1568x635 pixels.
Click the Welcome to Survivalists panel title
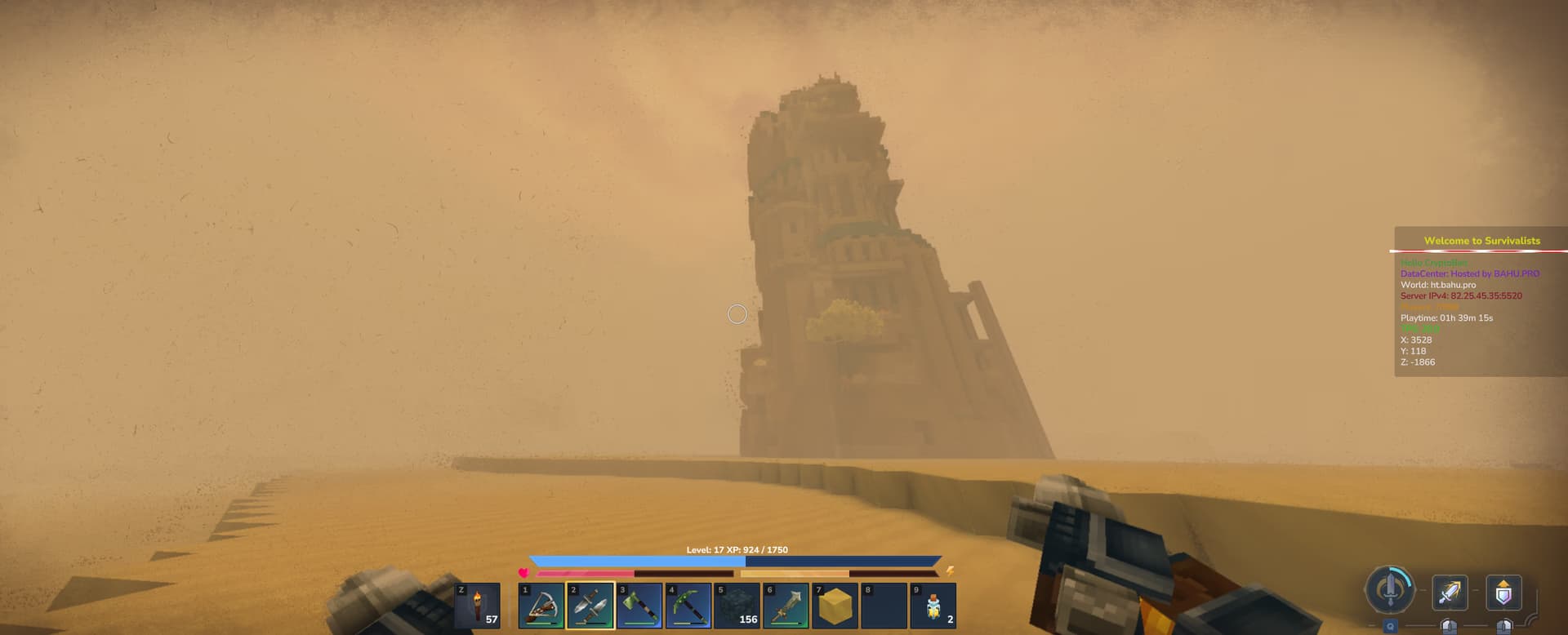[1481, 241]
